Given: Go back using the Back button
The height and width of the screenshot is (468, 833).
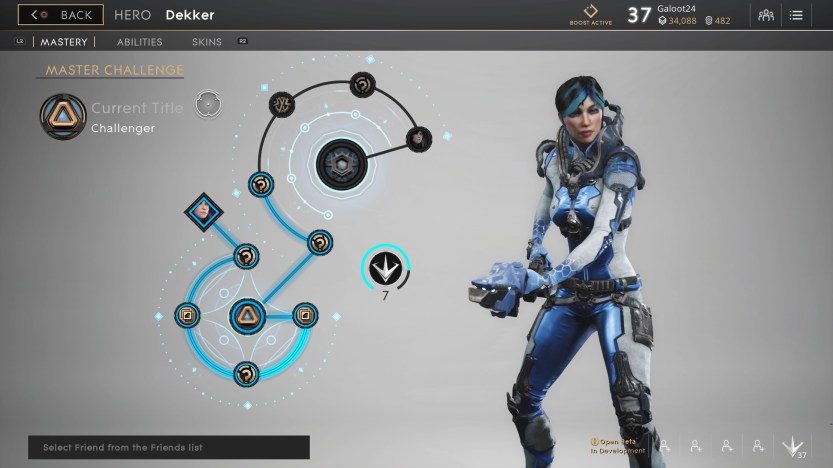Looking at the screenshot, I should 60,15.
